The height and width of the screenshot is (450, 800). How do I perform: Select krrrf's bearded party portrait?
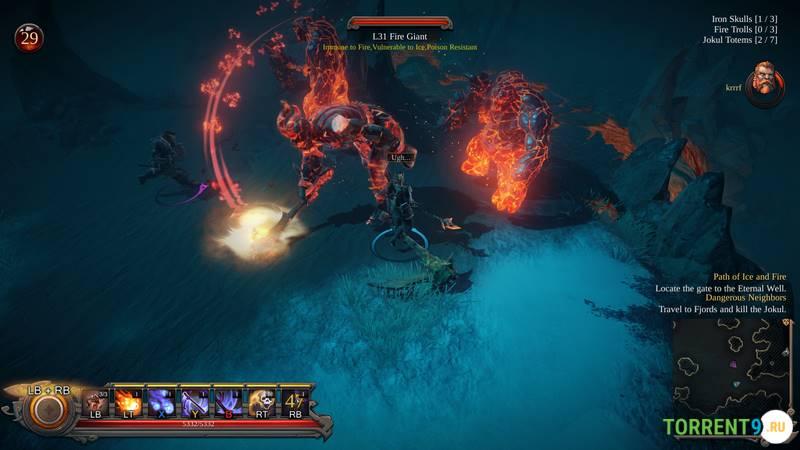pyautogui.click(x=765, y=83)
